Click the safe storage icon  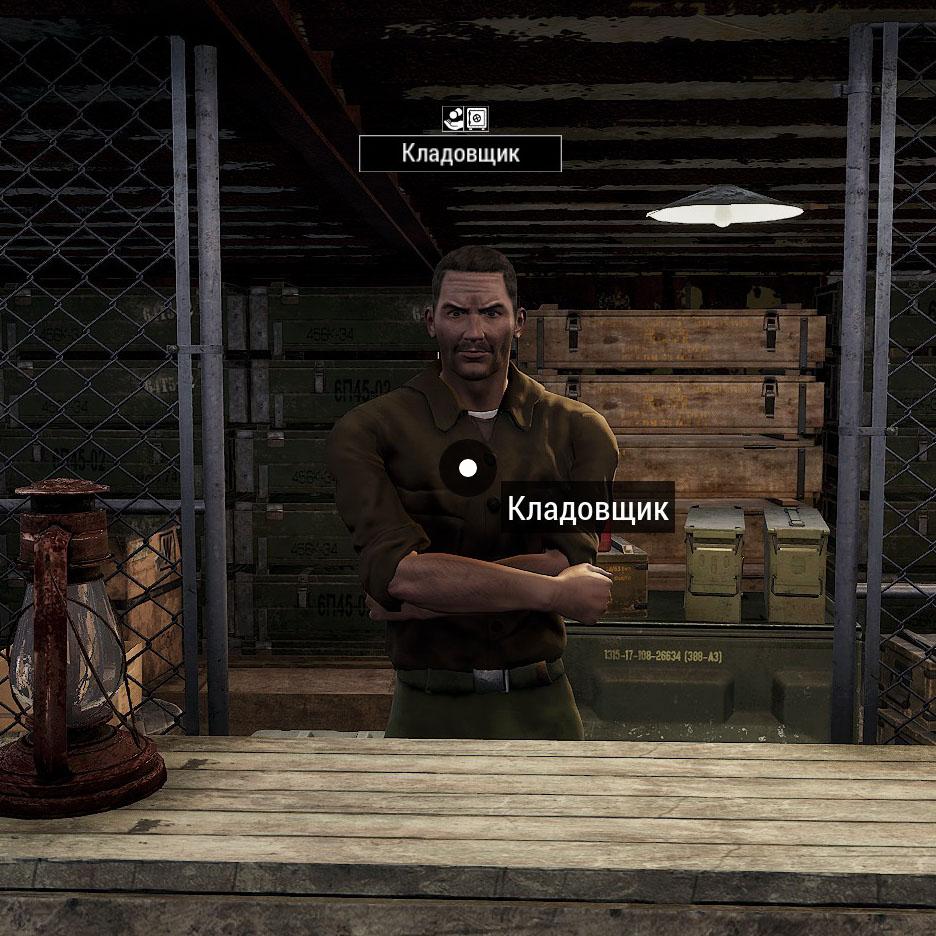477,120
